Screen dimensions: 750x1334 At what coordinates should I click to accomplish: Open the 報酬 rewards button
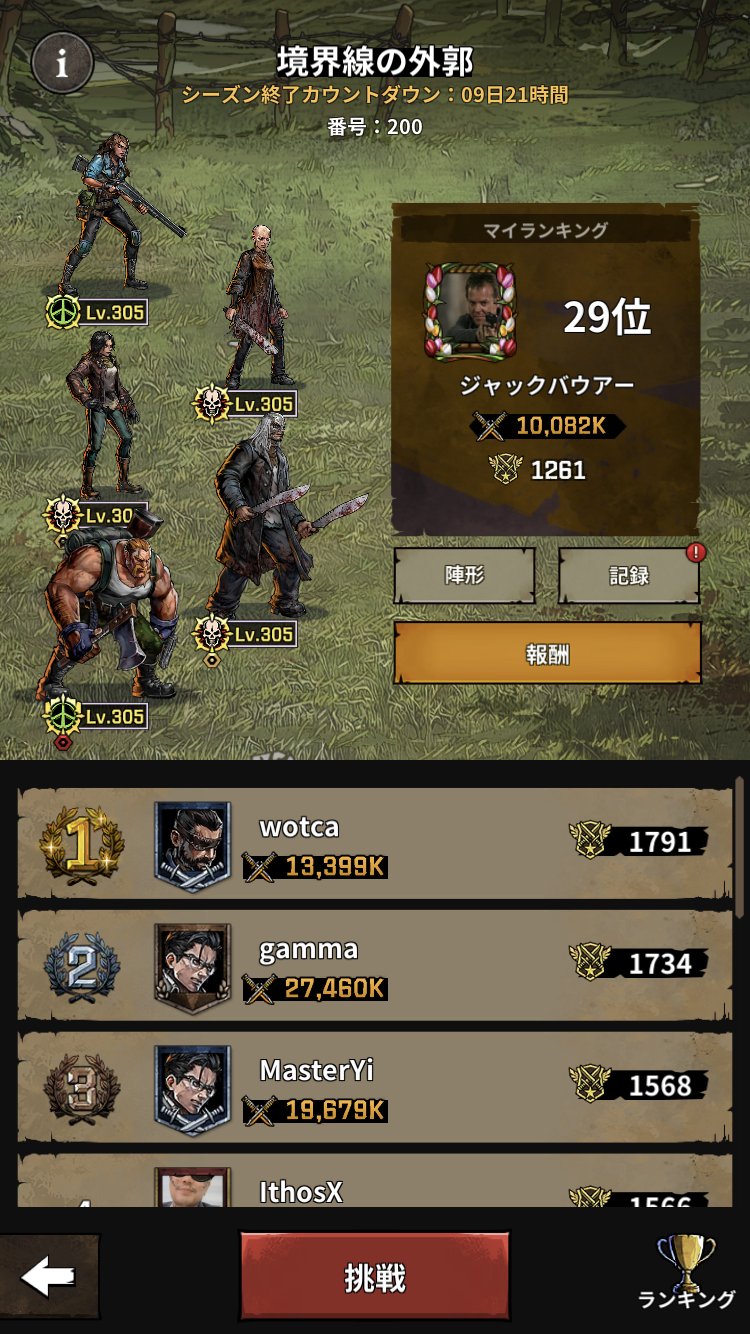click(x=547, y=653)
